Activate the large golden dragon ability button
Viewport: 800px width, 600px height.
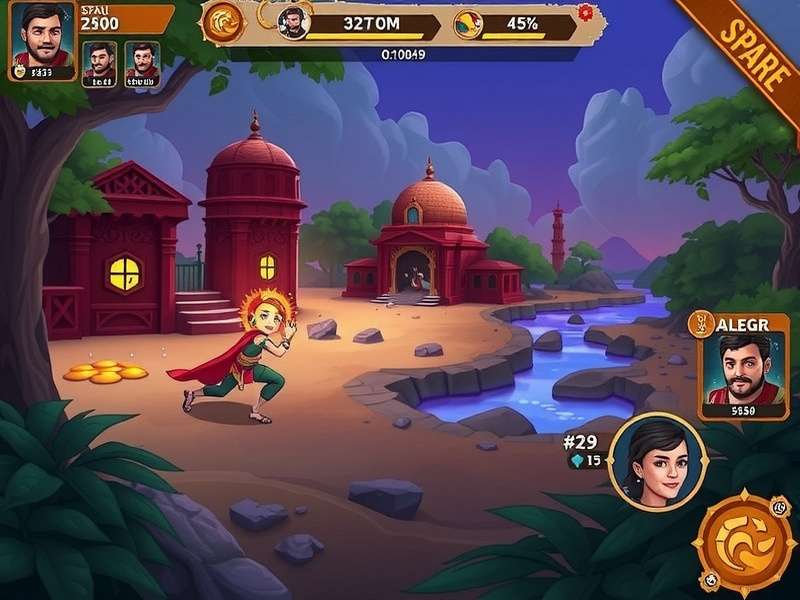coord(743,541)
